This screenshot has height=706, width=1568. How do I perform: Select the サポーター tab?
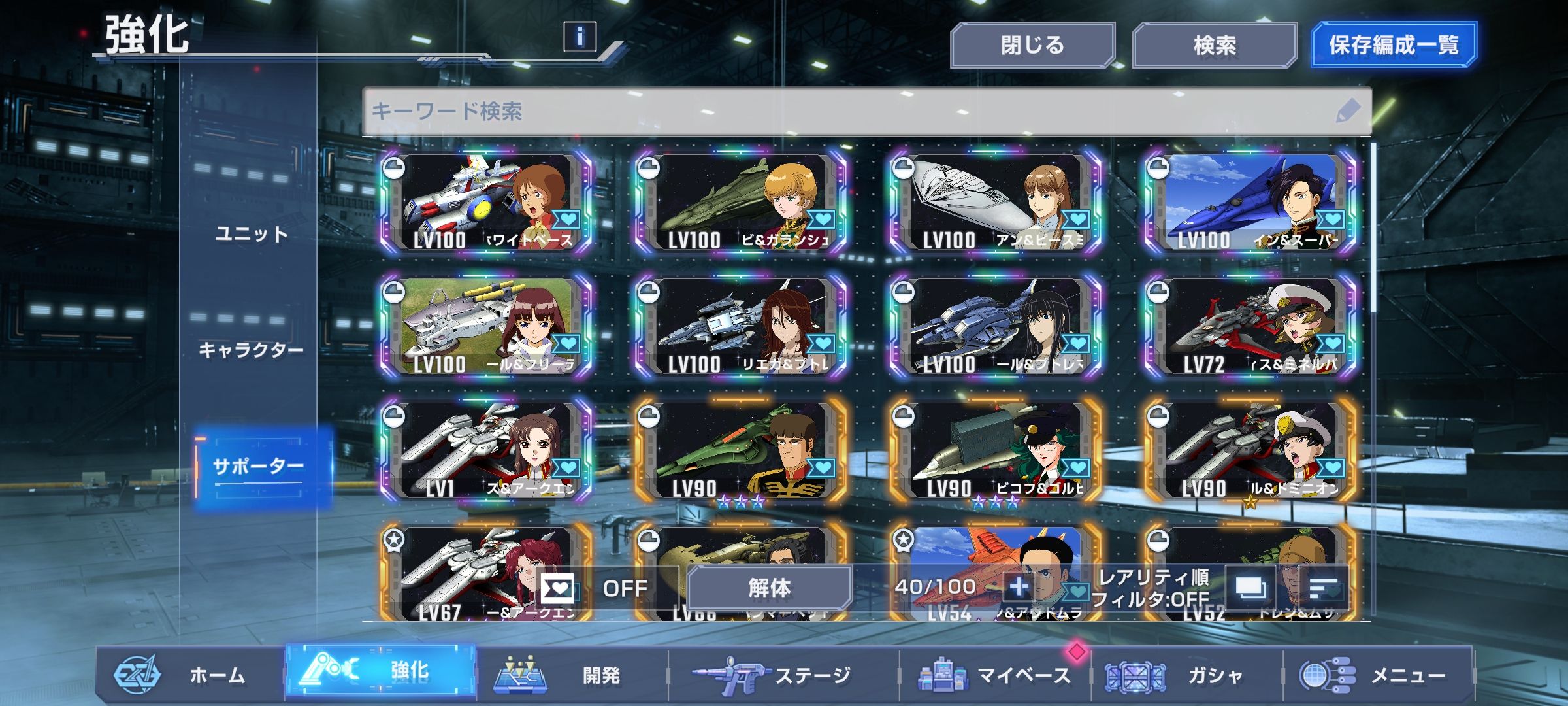pos(258,467)
